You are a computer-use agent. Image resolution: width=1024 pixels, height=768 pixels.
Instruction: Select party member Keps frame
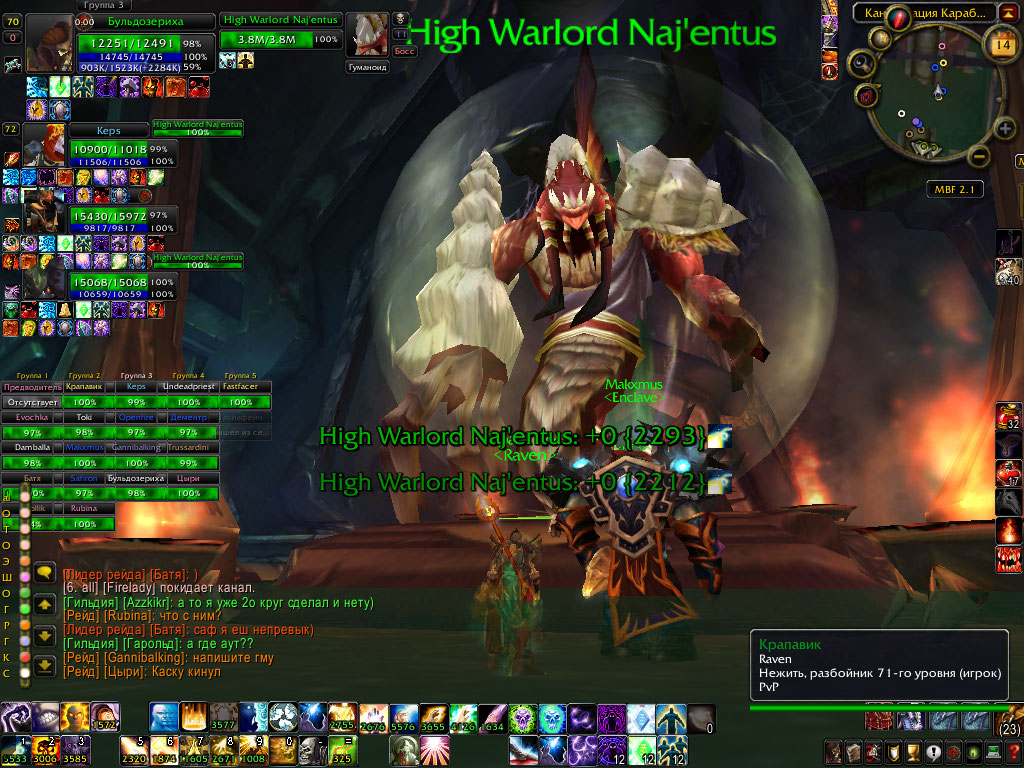pyautogui.click(x=108, y=131)
